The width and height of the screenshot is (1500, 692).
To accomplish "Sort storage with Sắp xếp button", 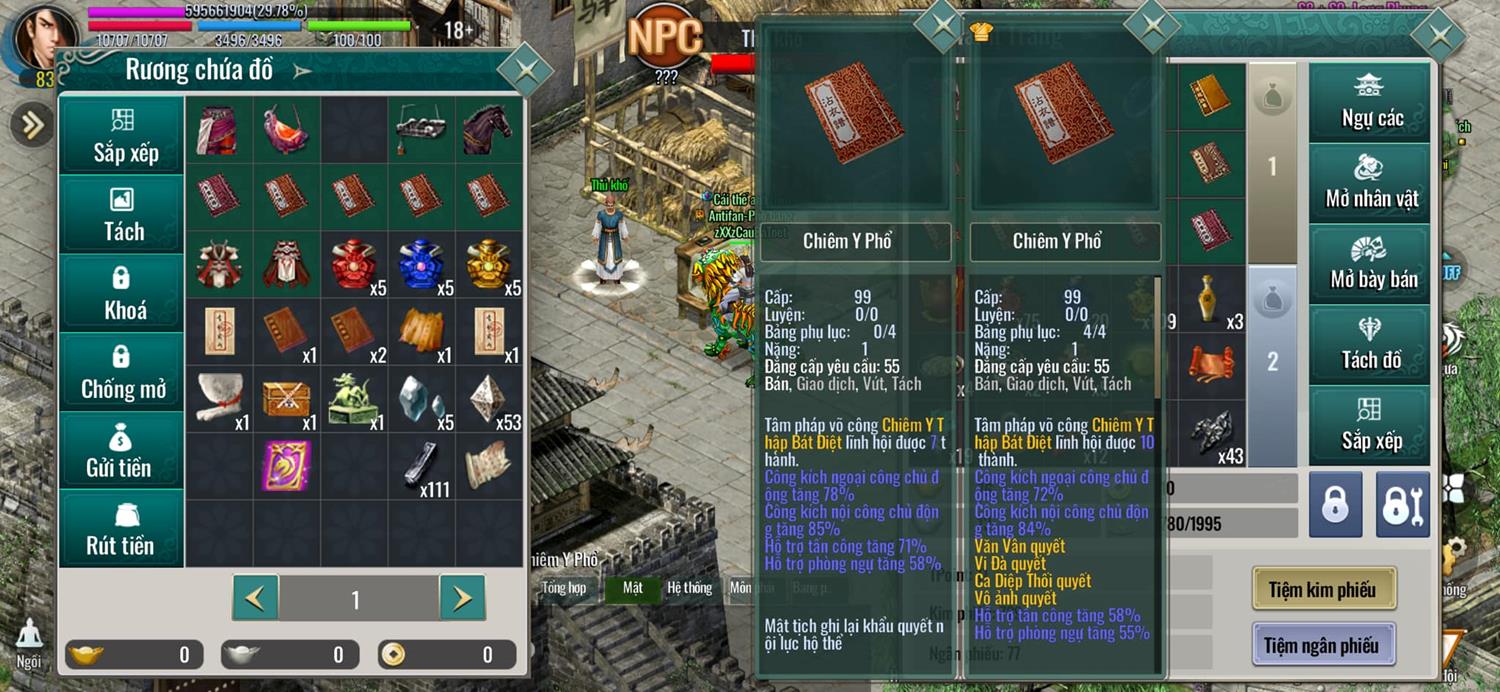I will (x=122, y=135).
